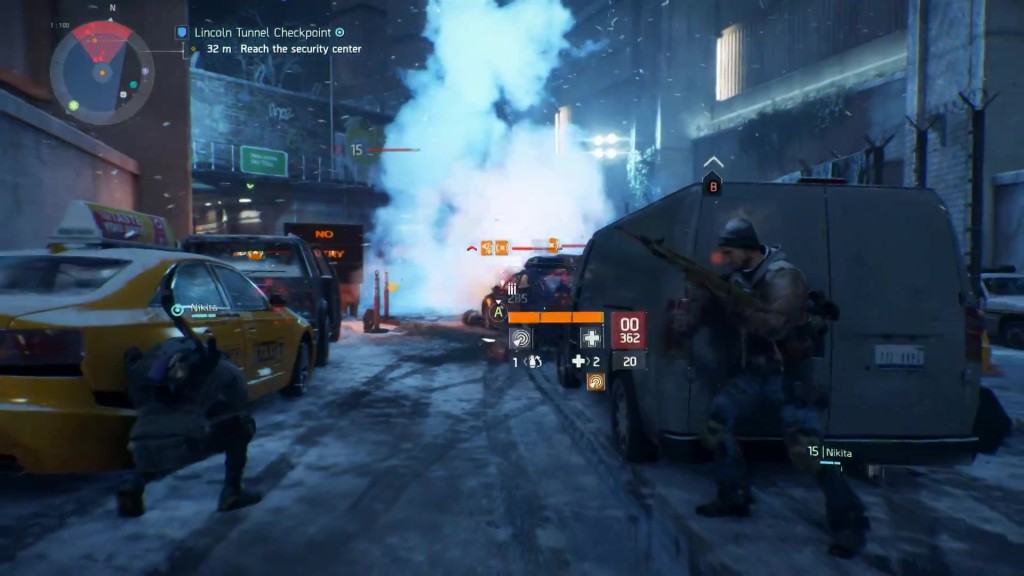This screenshot has width=1024, height=576.
Task: Click the orange Pulse buff status icon
Action: 595,381
